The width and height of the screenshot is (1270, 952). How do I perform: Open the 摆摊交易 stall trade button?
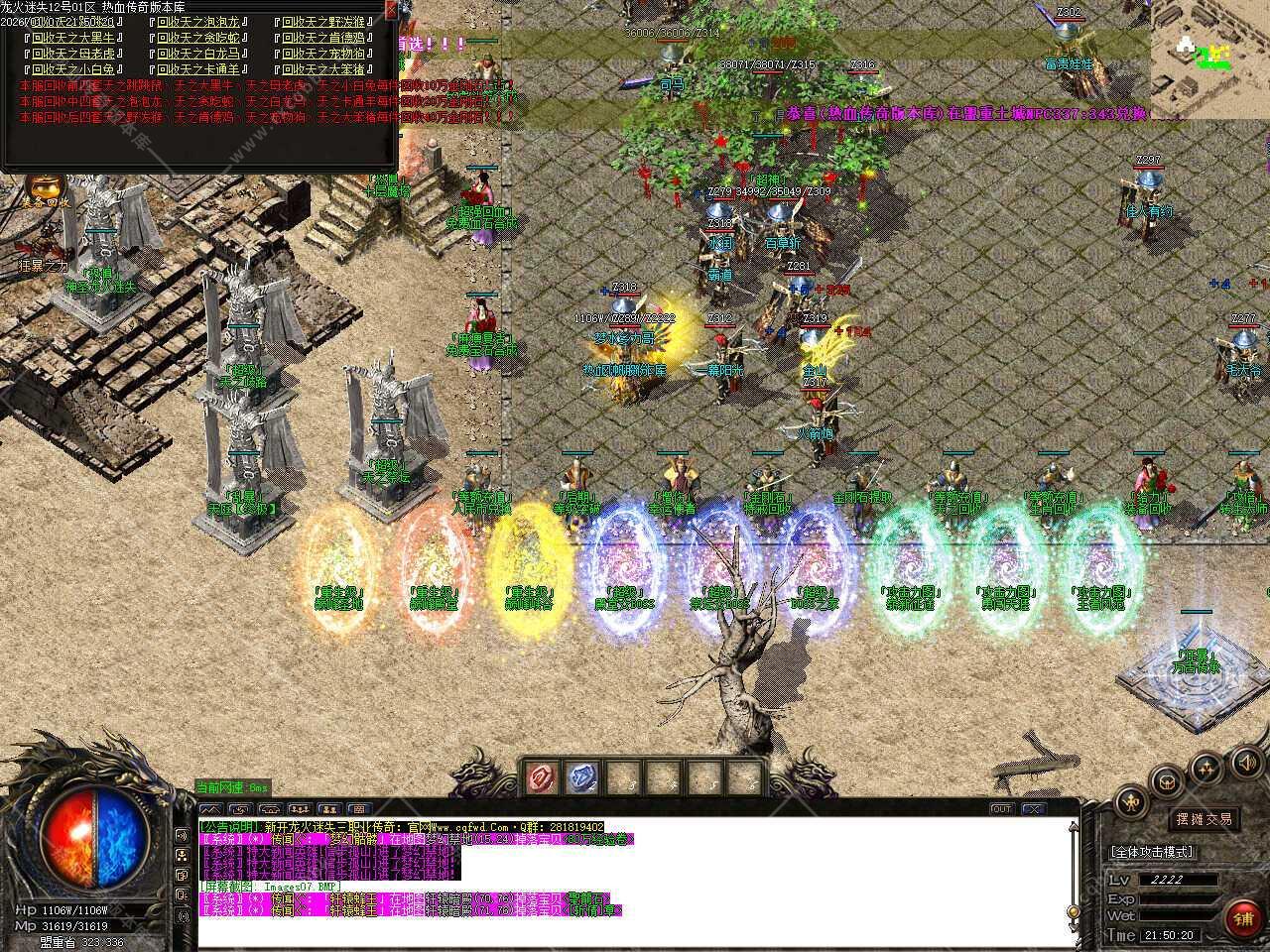tap(1205, 819)
